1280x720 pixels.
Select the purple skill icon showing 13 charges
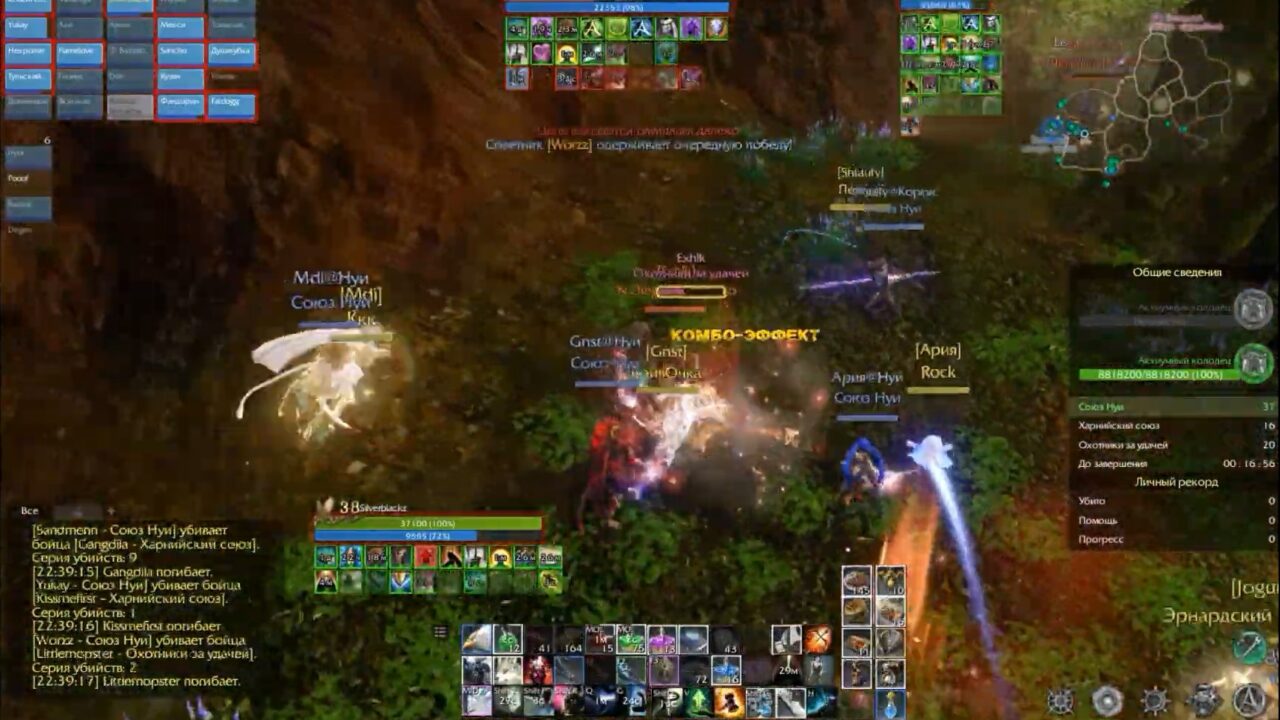pos(661,640)
